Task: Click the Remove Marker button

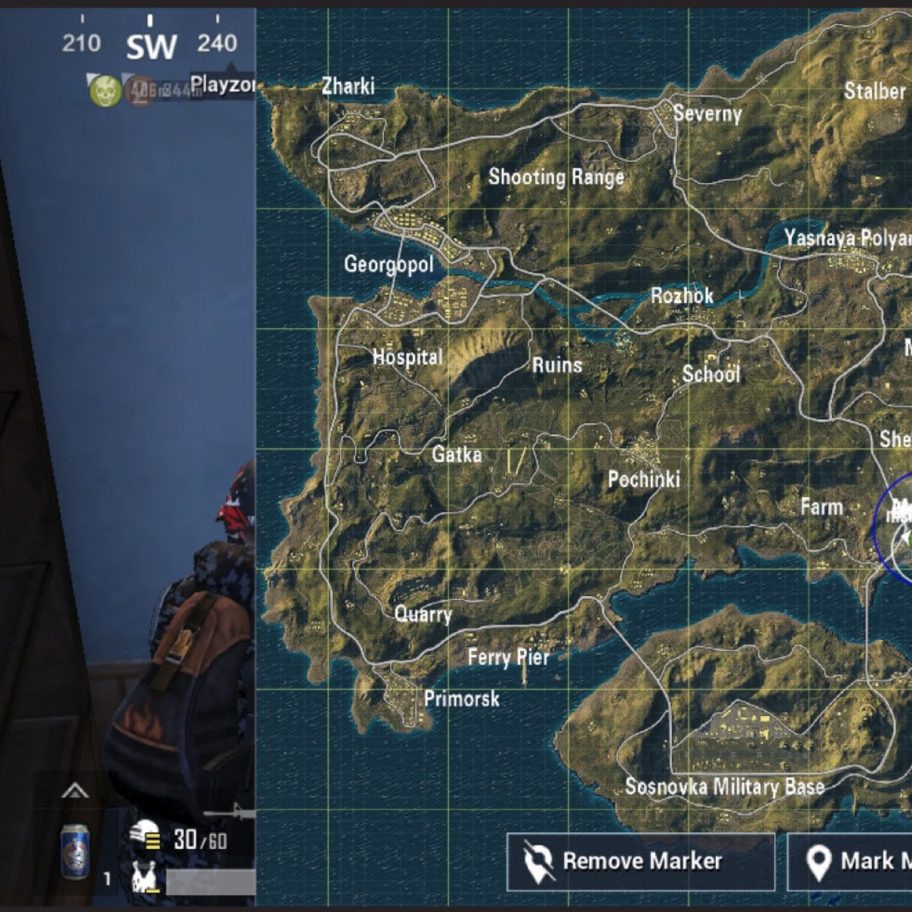Action: tap(640, 861)
